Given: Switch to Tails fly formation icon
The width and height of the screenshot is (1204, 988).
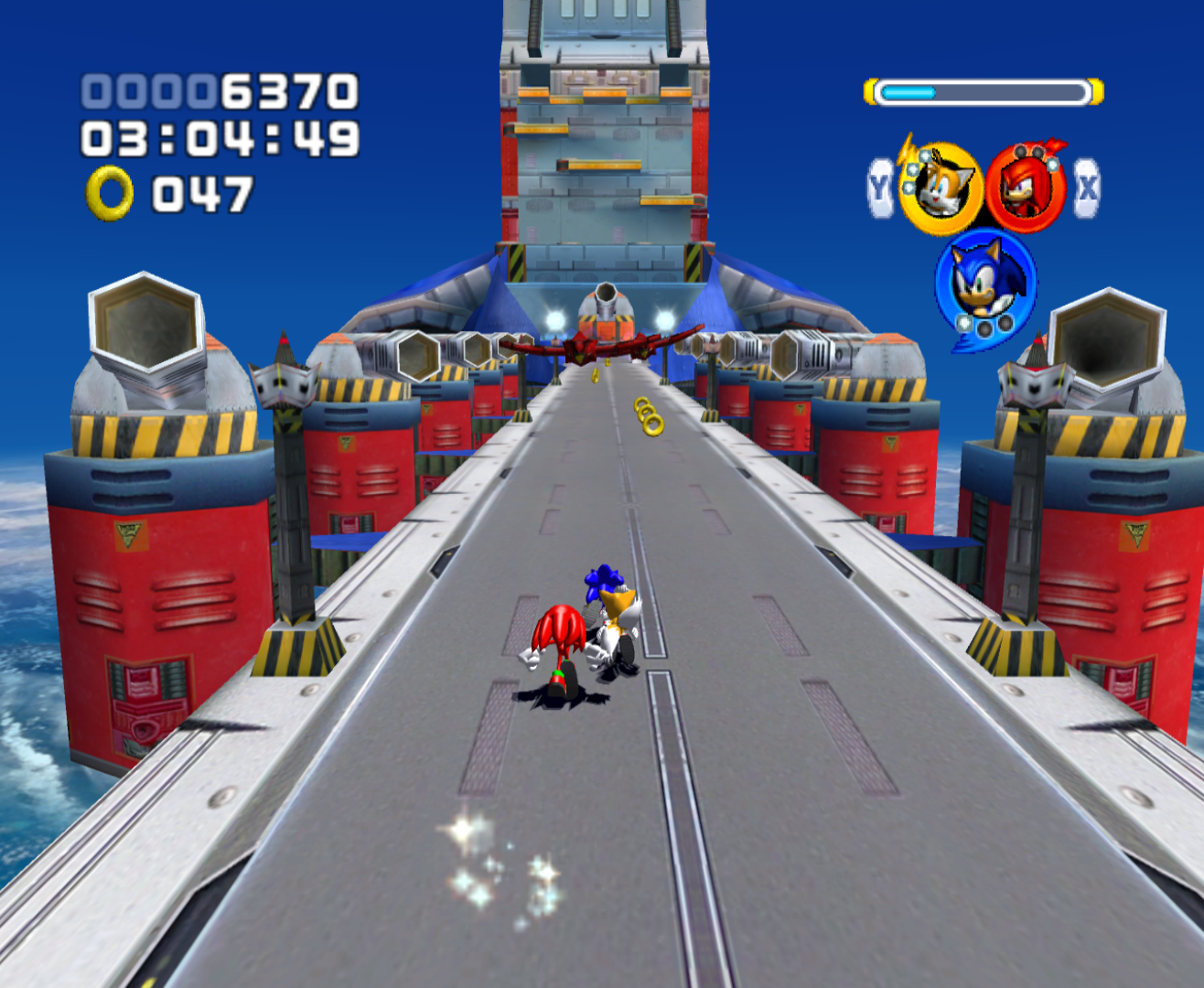Looking at the screenshot, I should click(x=940, y=188).
